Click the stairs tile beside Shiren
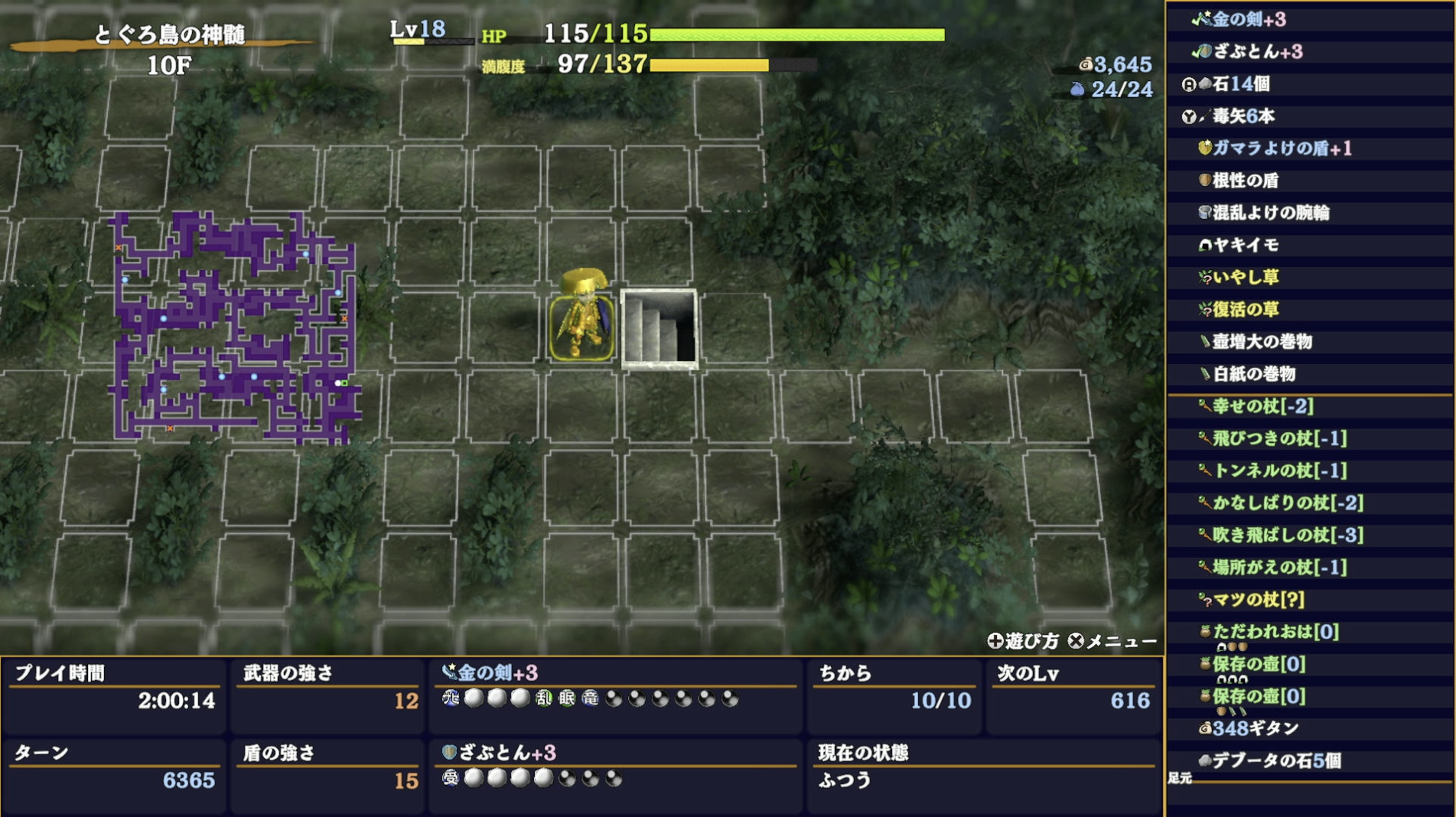Viewport: 1456px width, 817px height. pos(661,327)
